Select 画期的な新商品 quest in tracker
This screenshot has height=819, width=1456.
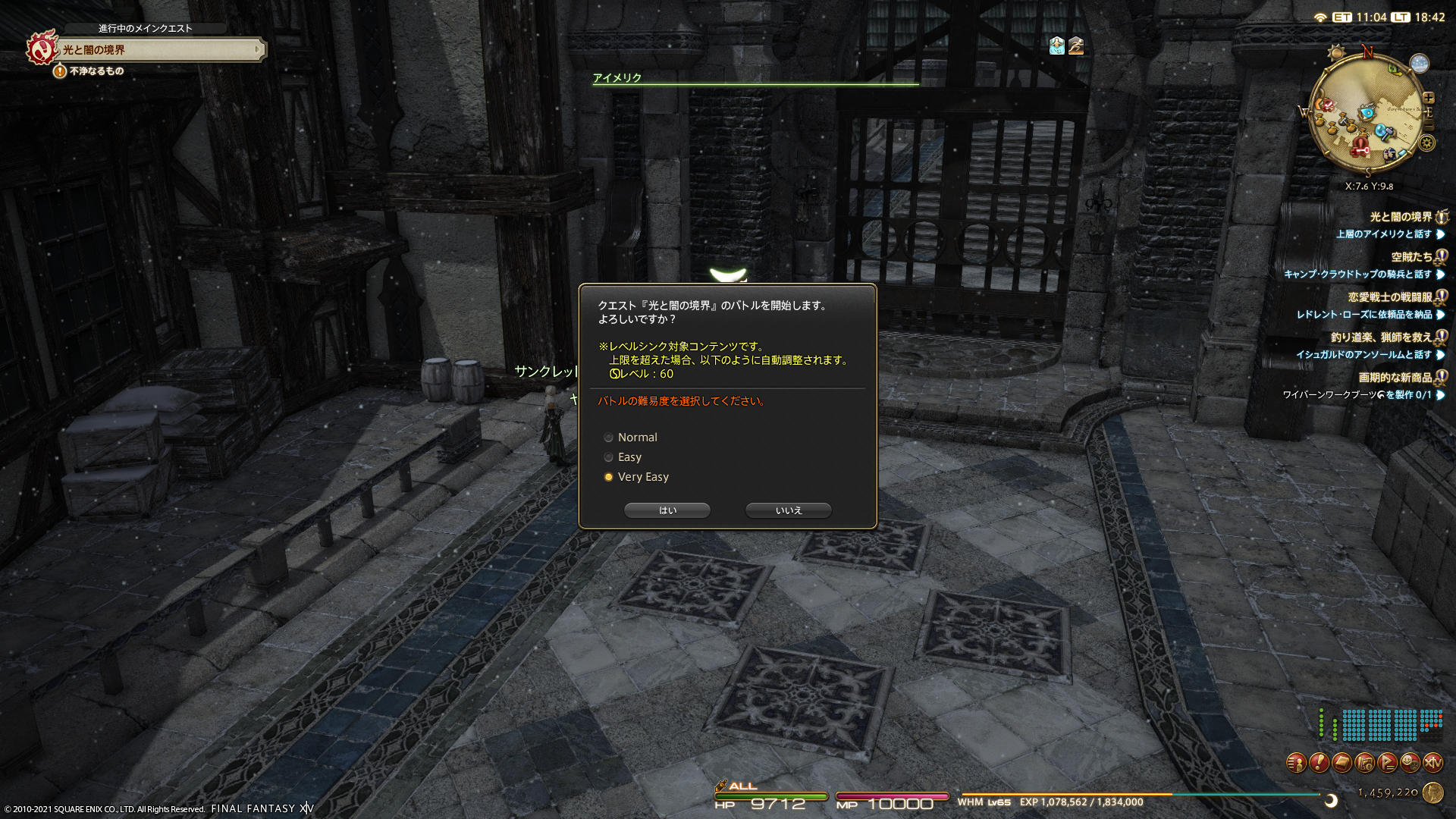pyautogui.click(x=1395, y=378)
